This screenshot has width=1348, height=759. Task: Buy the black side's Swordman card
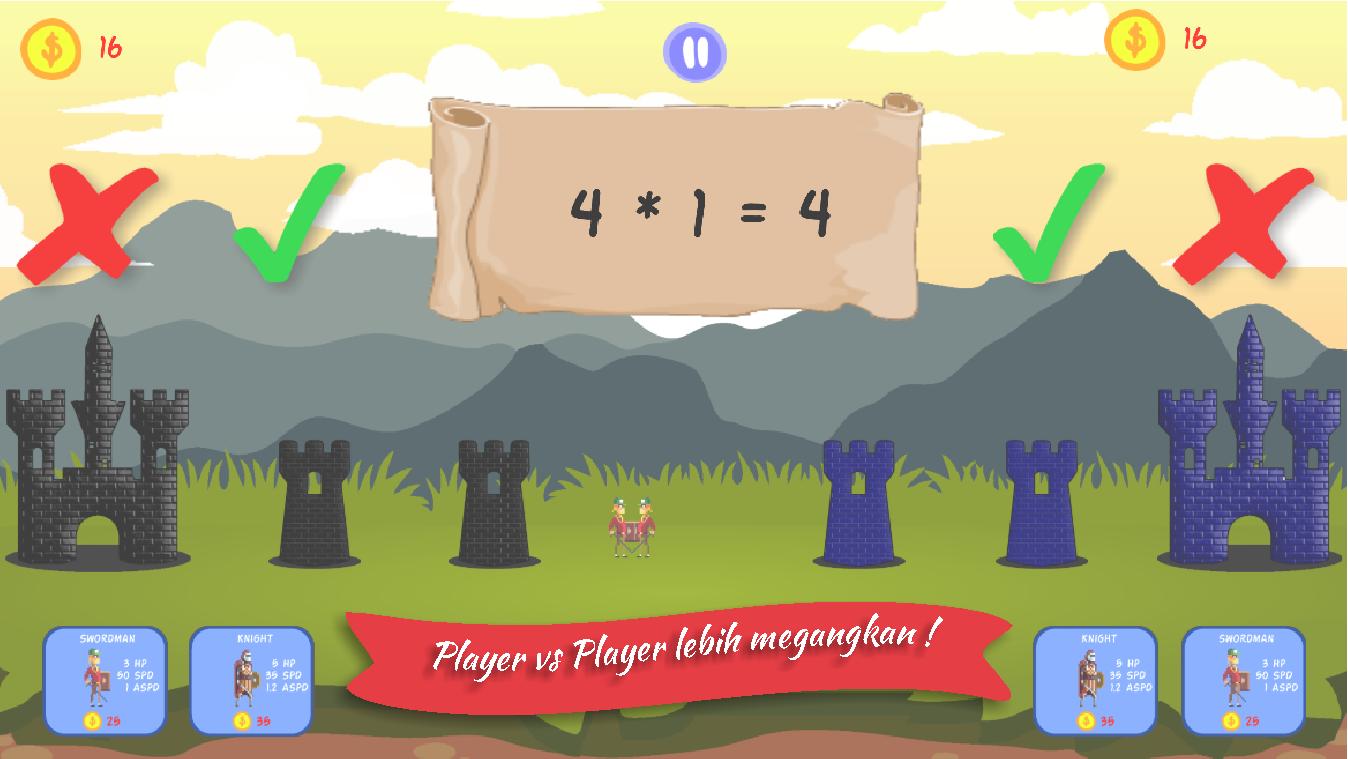point(105,681)
